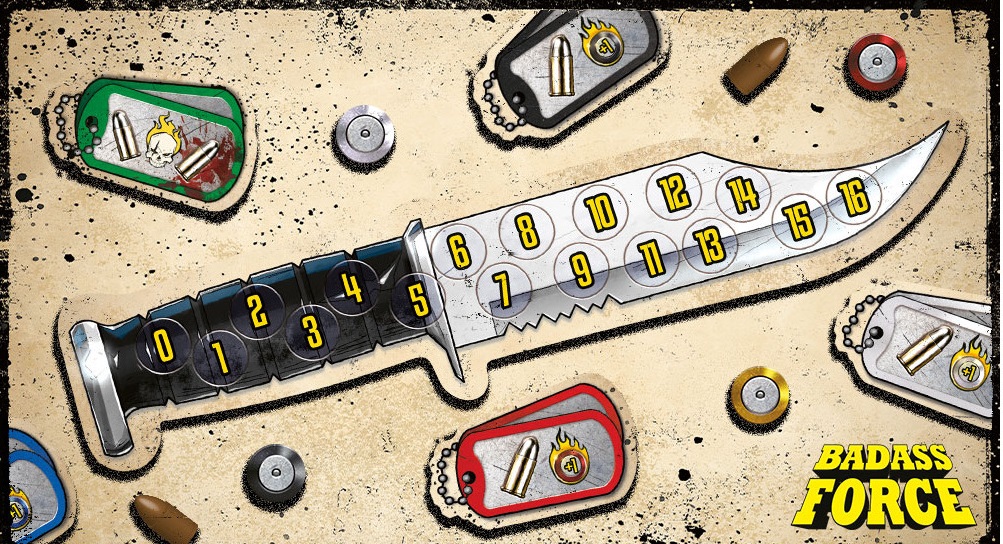Choose score circle 6 on the blade

tap(459, 250)
